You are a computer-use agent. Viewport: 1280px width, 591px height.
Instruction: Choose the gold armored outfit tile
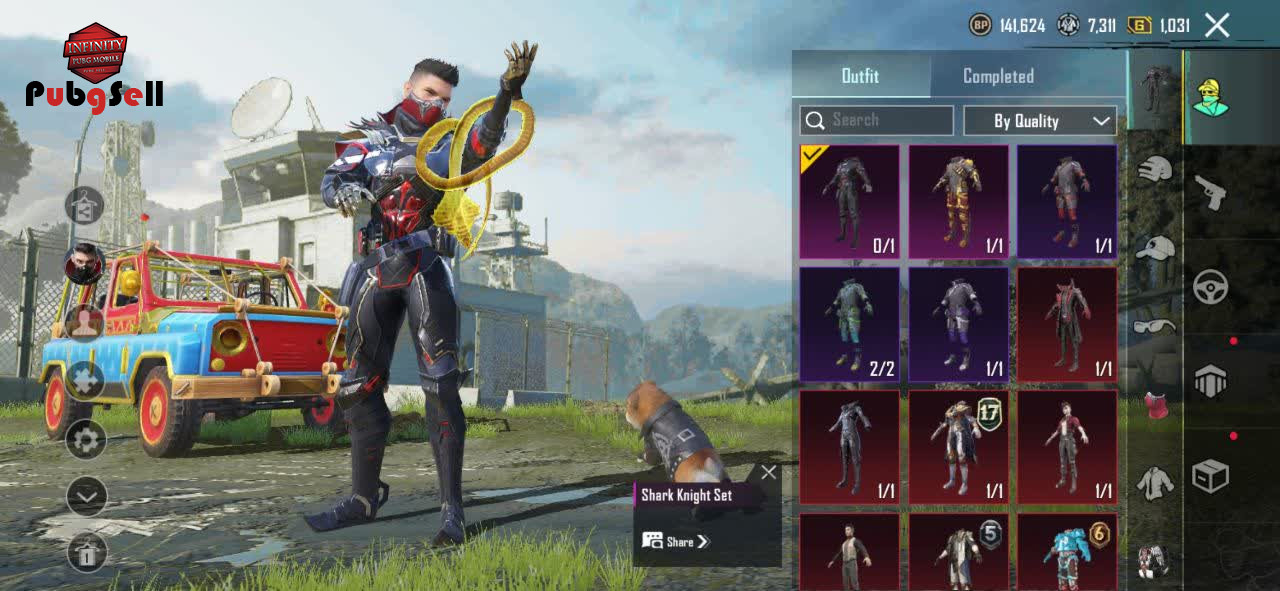958,202
